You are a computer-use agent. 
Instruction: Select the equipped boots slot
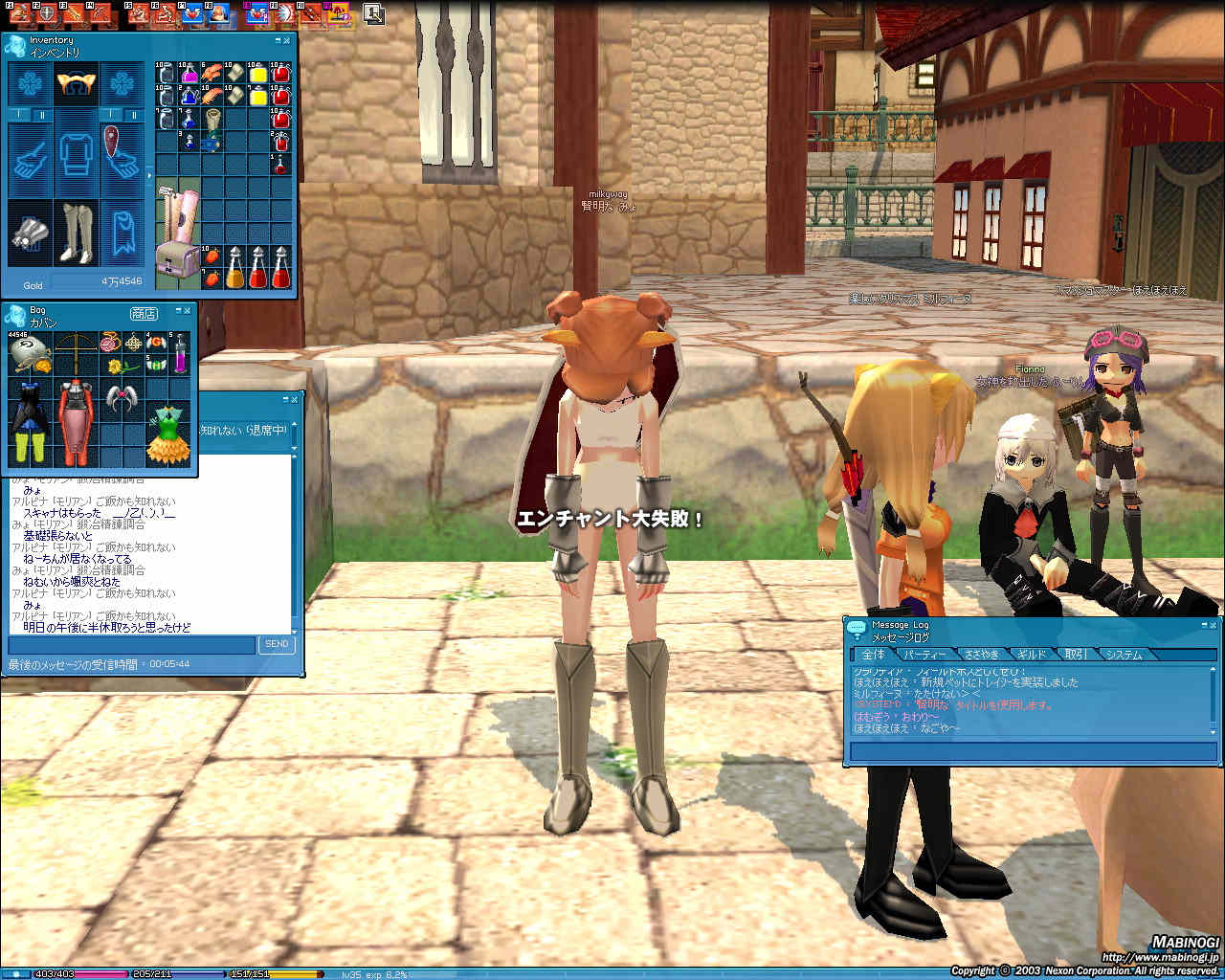point(77,232)
